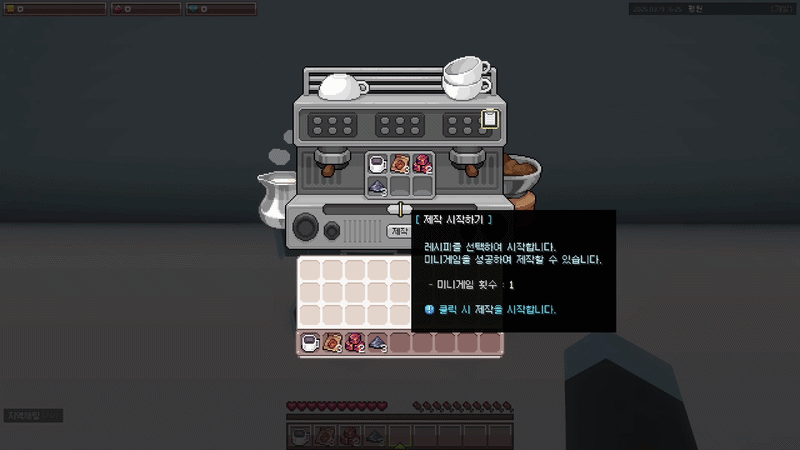This screenshot has width=800, height=450.
Task: Pick the coffee bean bag in the machine's ingredient grid
Action: coord(399,163)
